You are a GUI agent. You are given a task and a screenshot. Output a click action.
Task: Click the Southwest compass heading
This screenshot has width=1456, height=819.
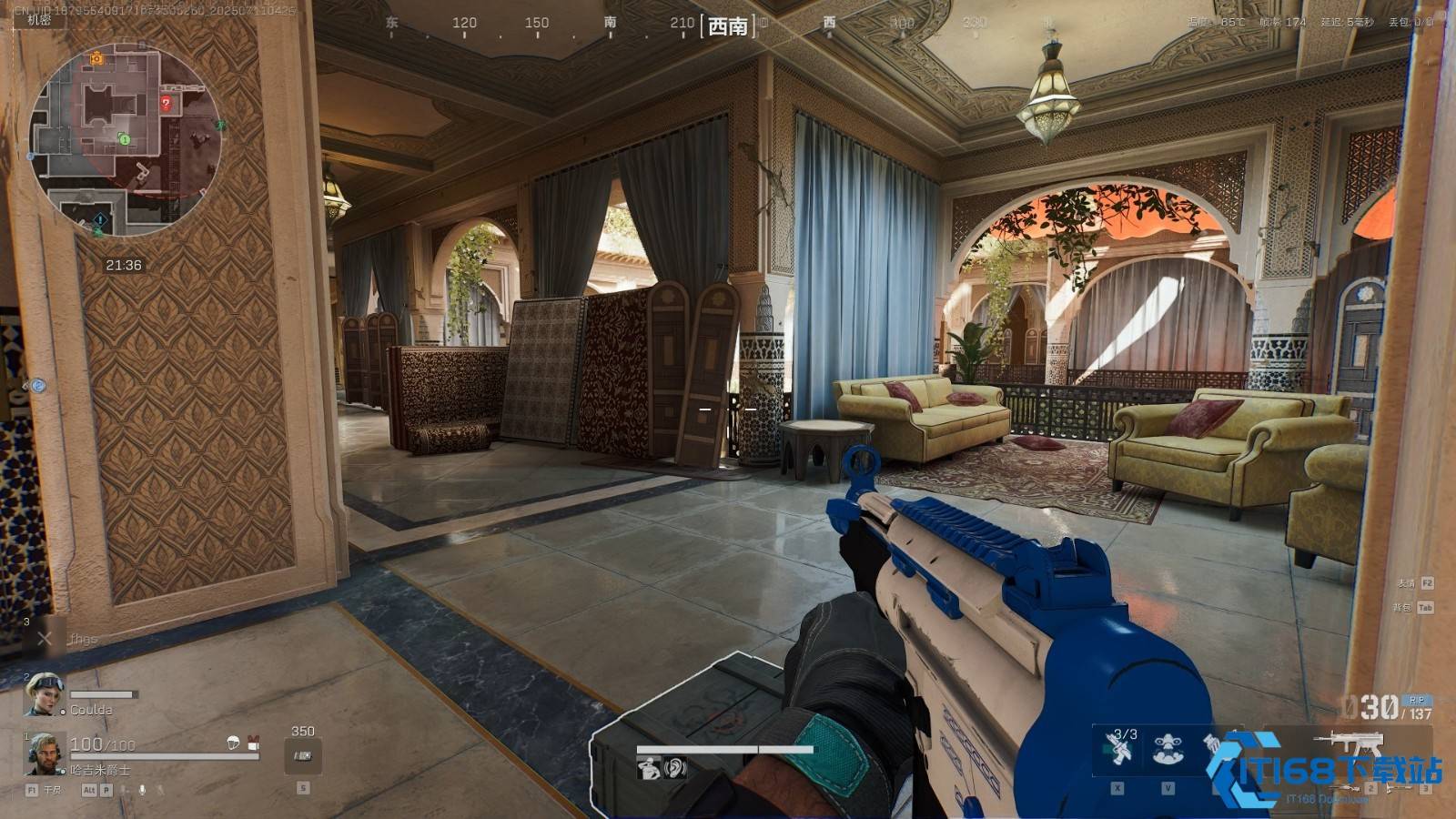pyautogui.click(x=728, y=26)
